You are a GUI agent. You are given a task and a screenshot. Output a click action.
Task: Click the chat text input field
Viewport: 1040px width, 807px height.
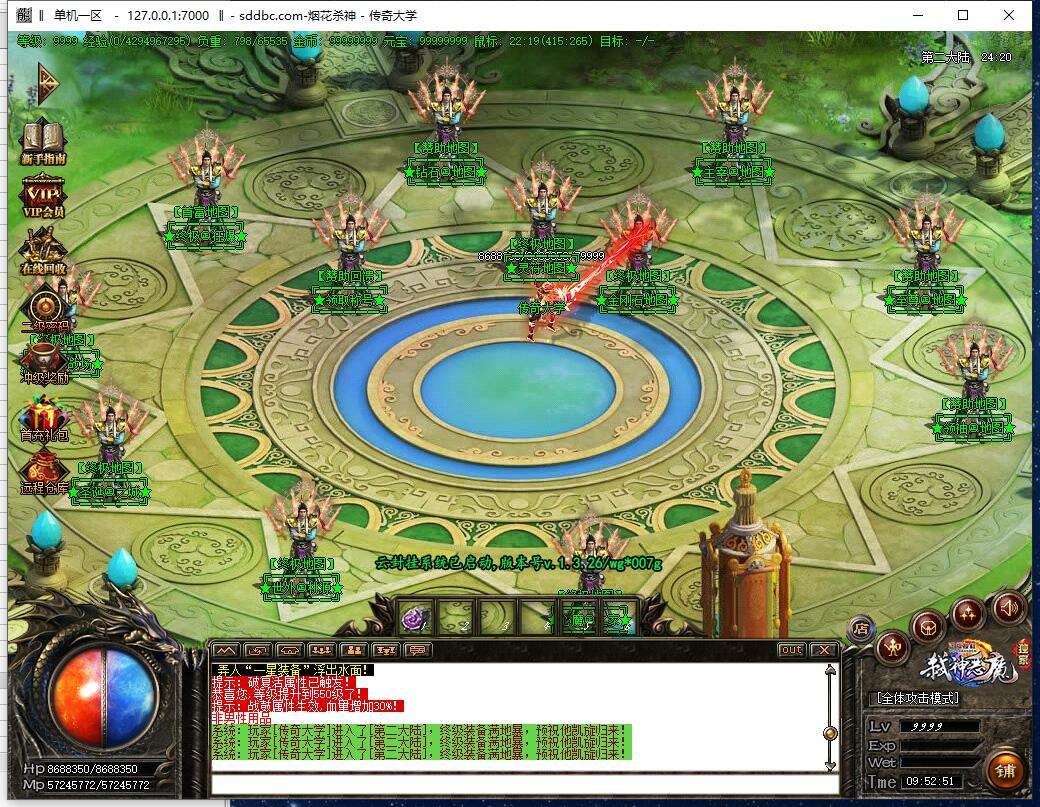[520, 784]
